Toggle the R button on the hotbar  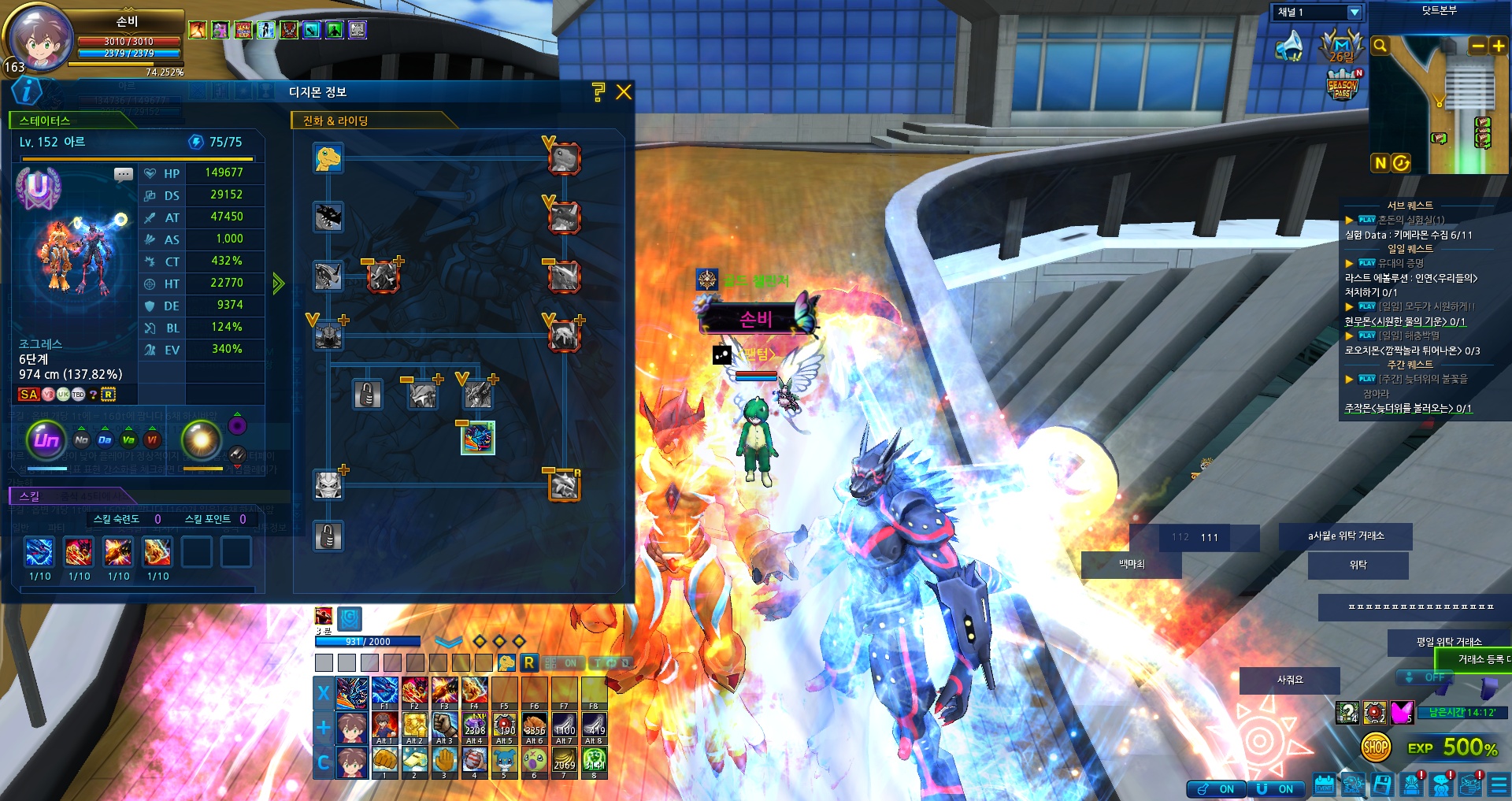coord(529,663)
